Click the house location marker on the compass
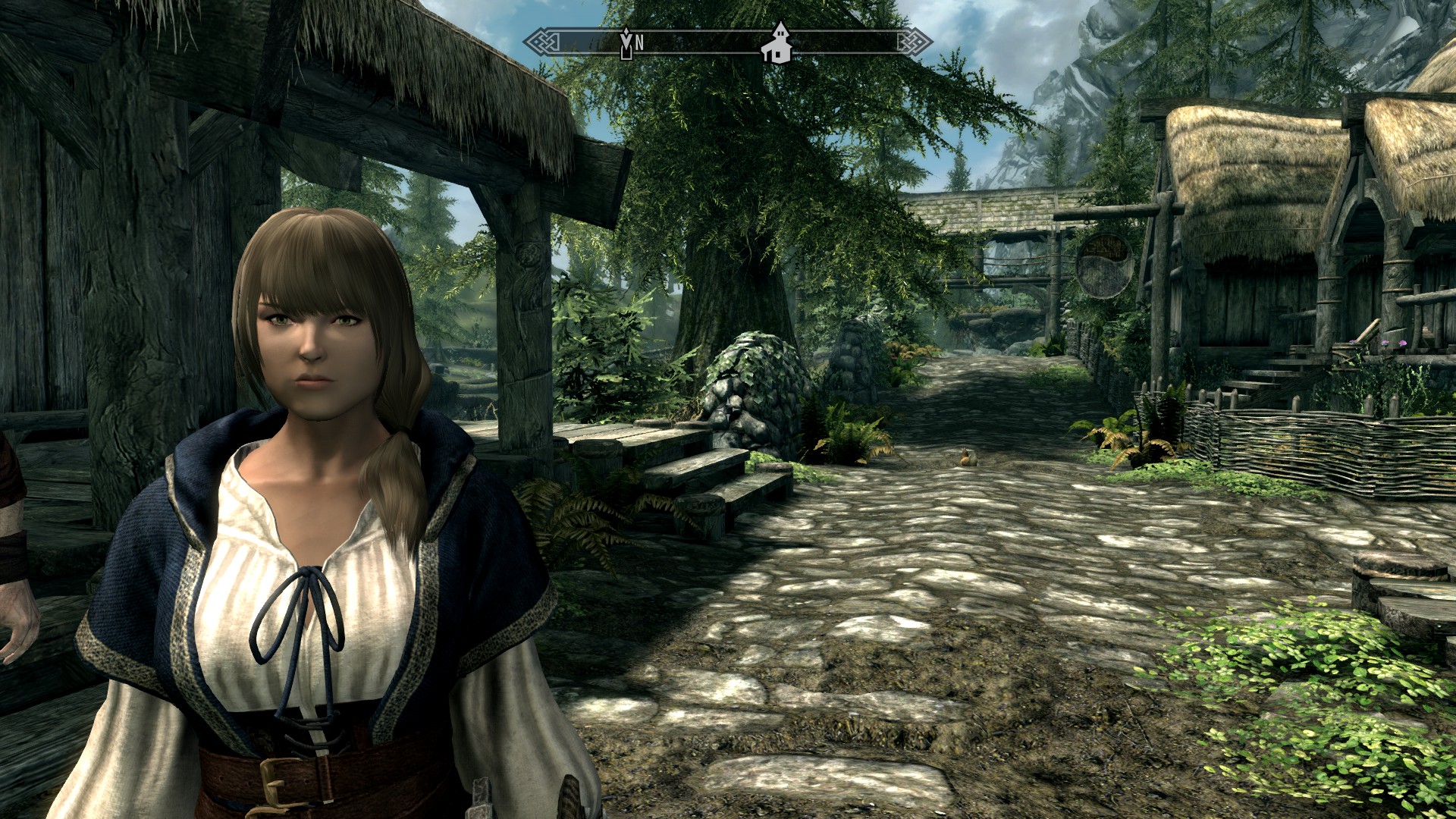The image size is (1456, 819). coord(777,45)
